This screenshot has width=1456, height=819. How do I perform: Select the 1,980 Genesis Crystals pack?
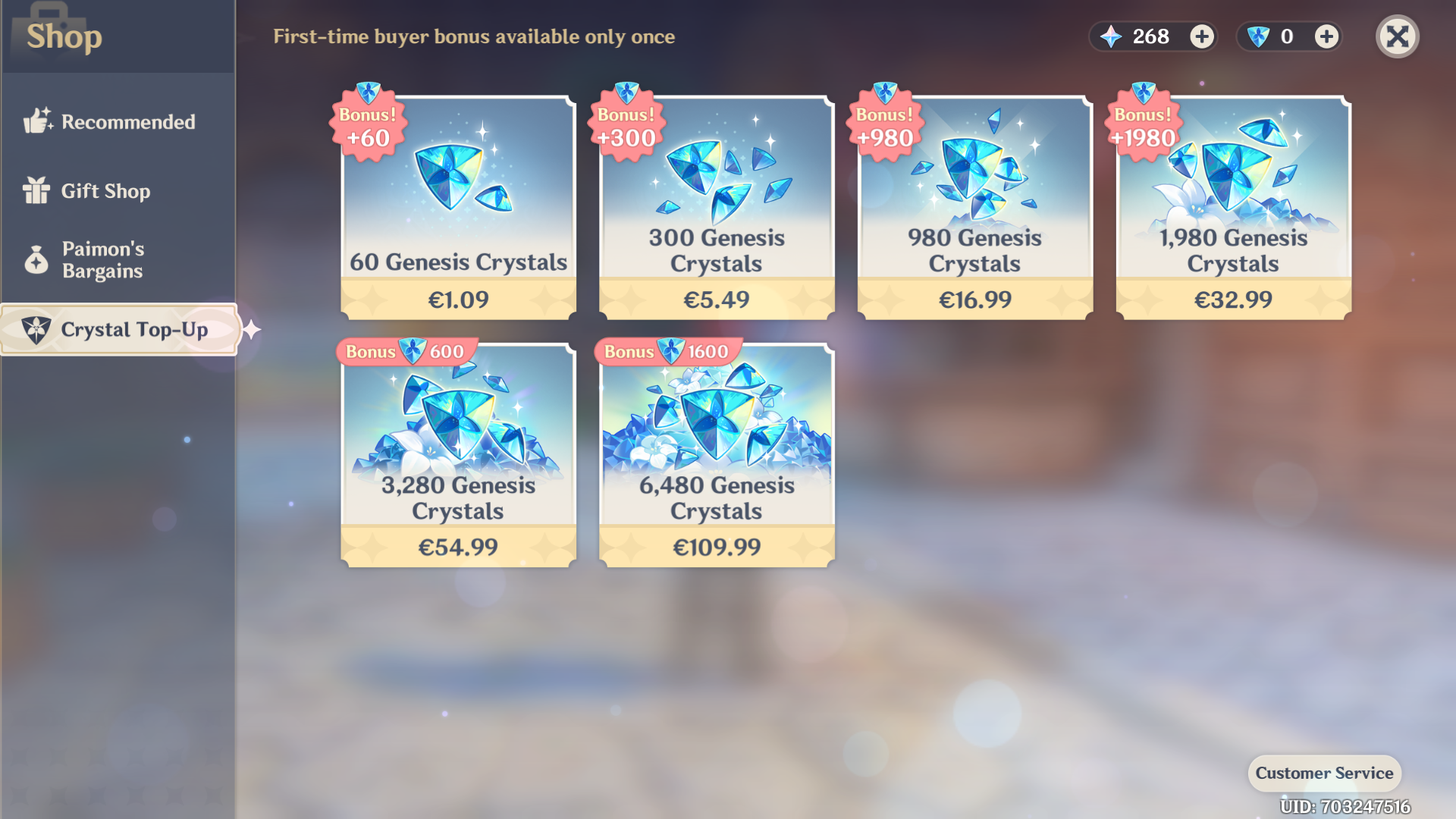(1233, 209)
